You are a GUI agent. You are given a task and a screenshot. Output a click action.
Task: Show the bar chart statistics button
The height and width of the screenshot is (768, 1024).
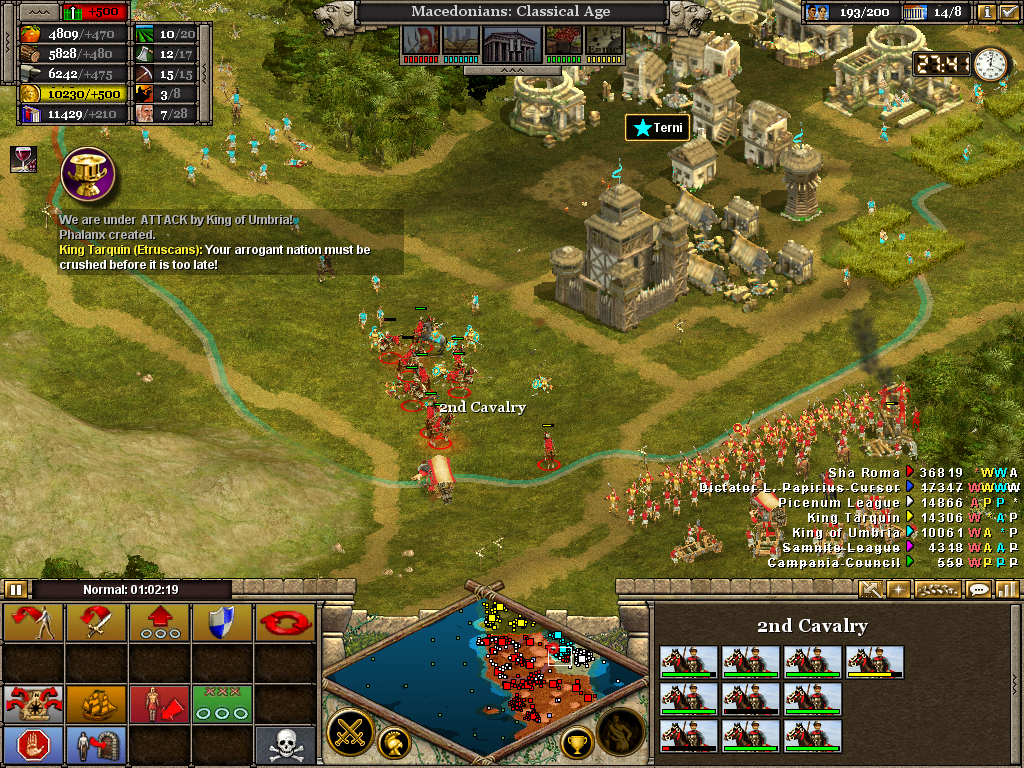coord(1006,589)
